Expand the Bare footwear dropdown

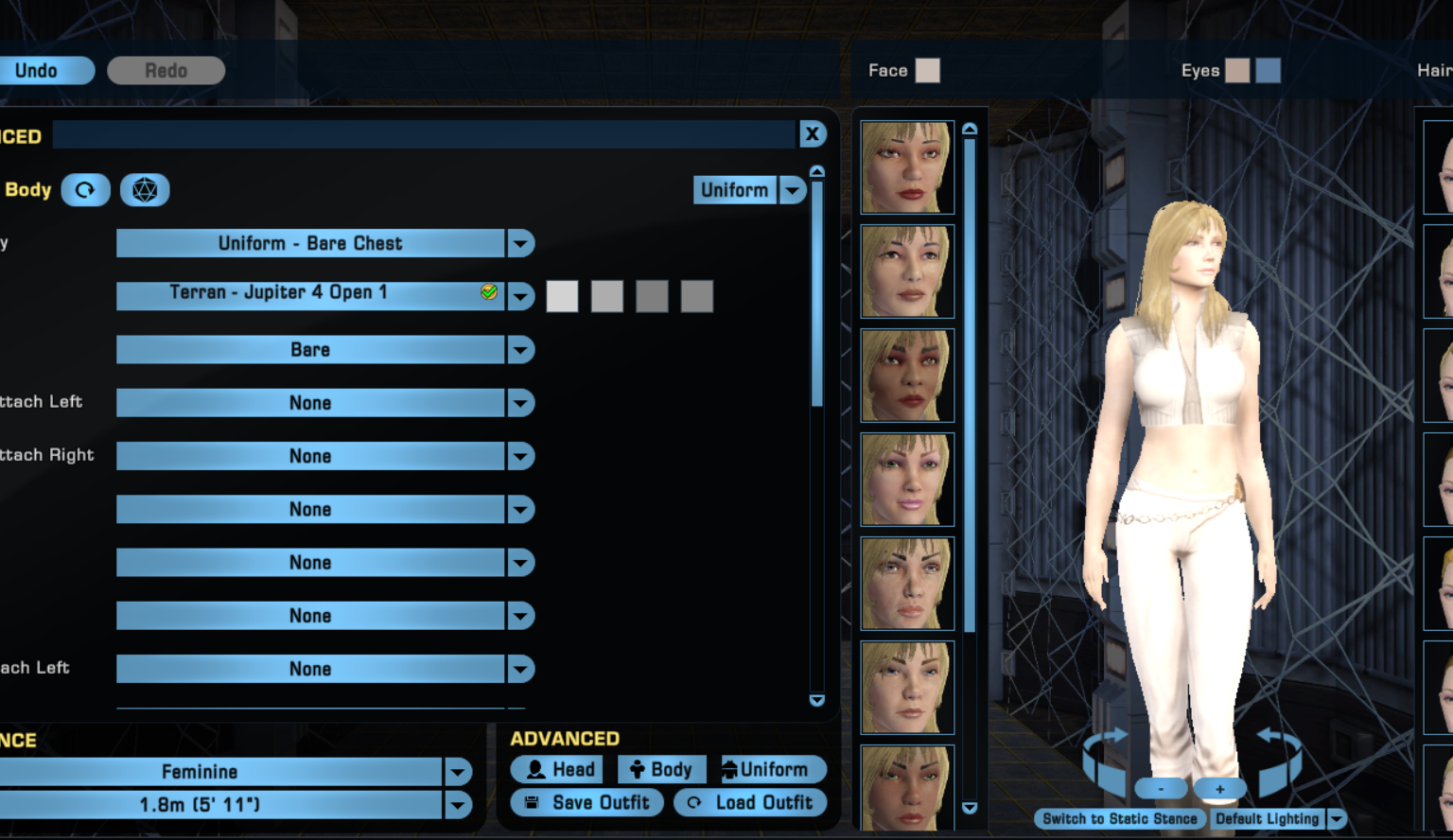point(521,350)
